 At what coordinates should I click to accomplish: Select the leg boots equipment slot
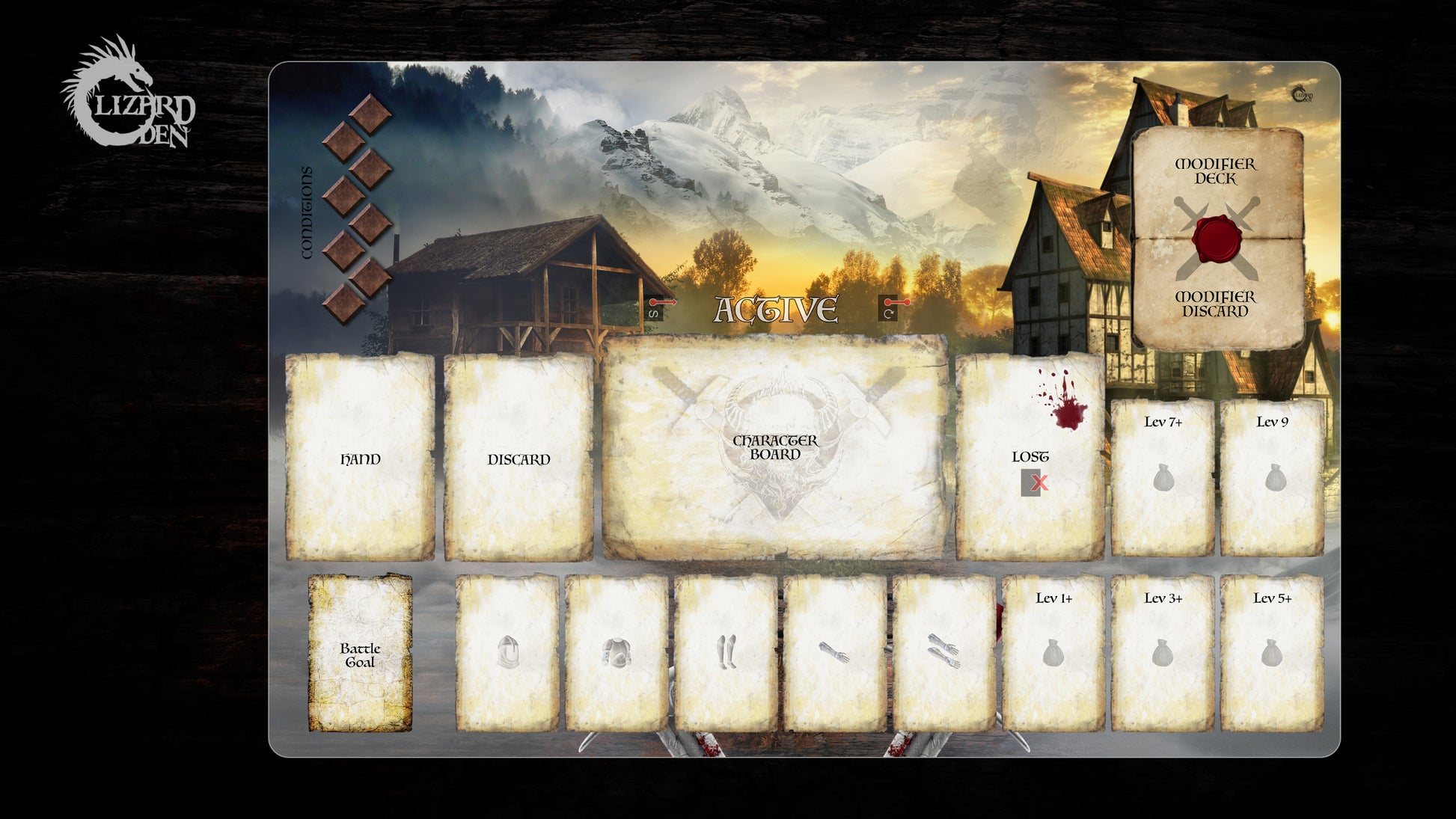point(726,653)
